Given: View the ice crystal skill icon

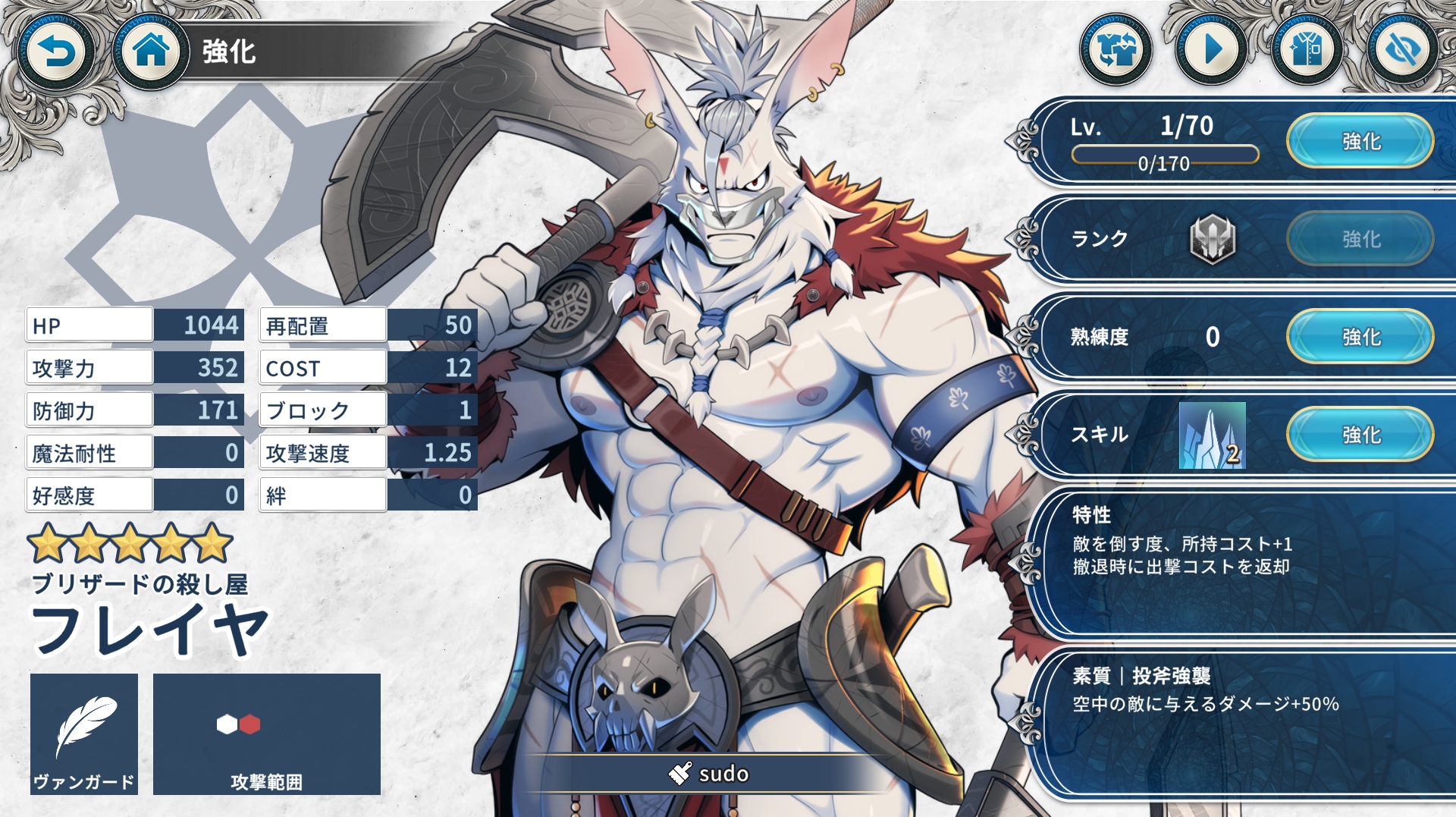Looking at the screenshot, I should 1212,435.
